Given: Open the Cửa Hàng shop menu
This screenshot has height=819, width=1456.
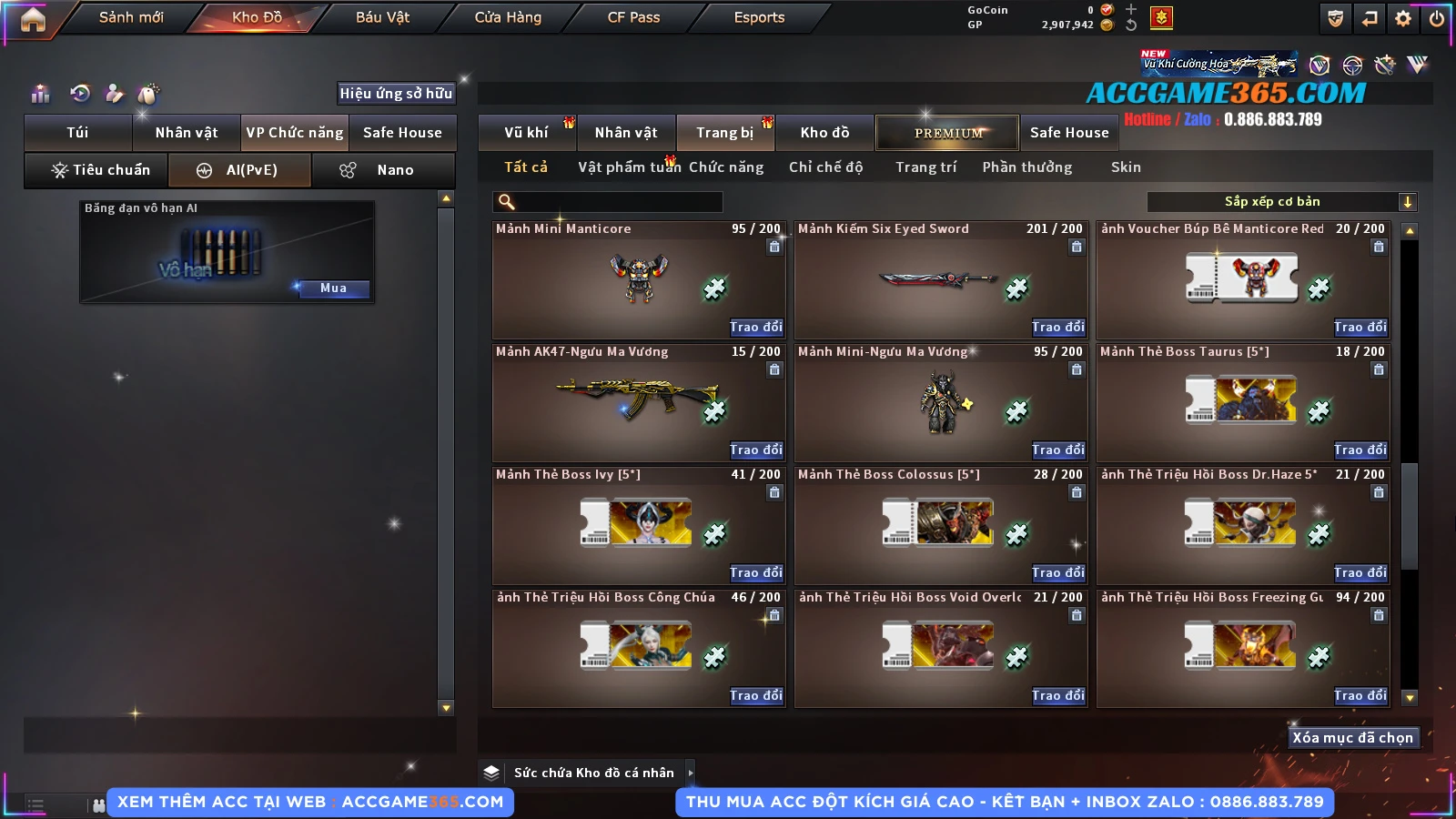Looking at the screenshot, I should (x=508, y=17).
